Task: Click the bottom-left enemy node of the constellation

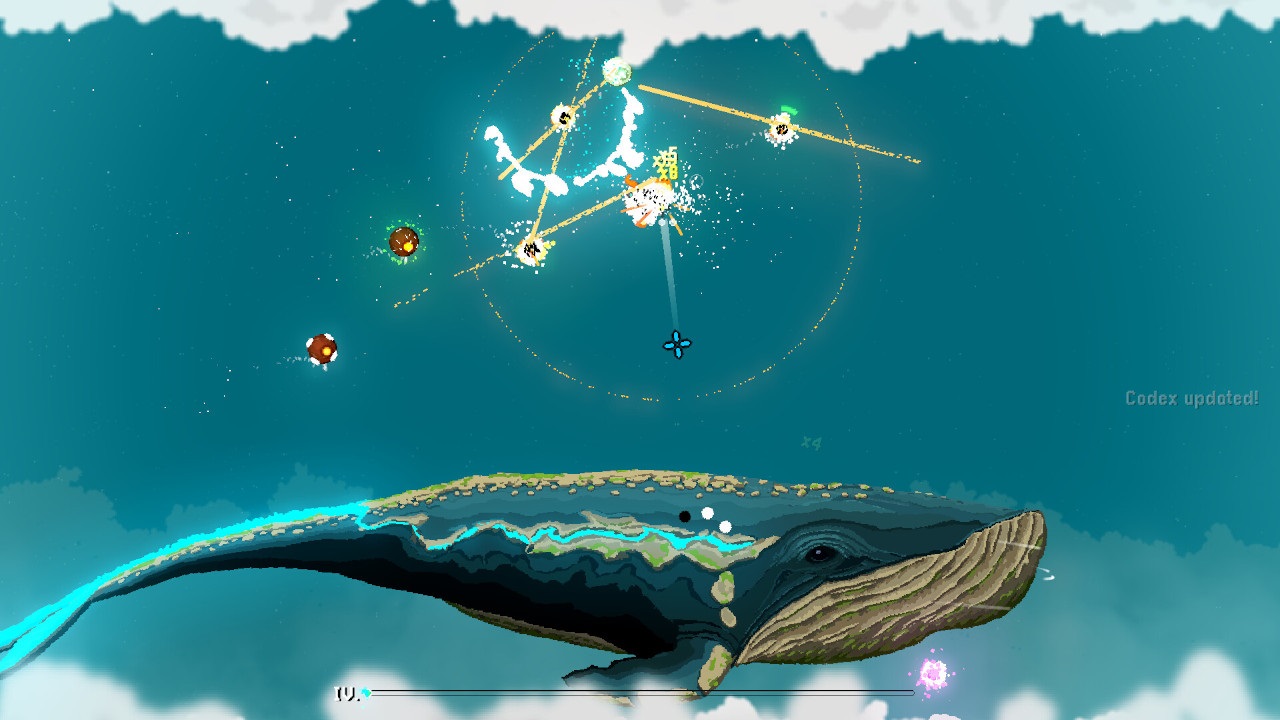Action: point(530,247)
